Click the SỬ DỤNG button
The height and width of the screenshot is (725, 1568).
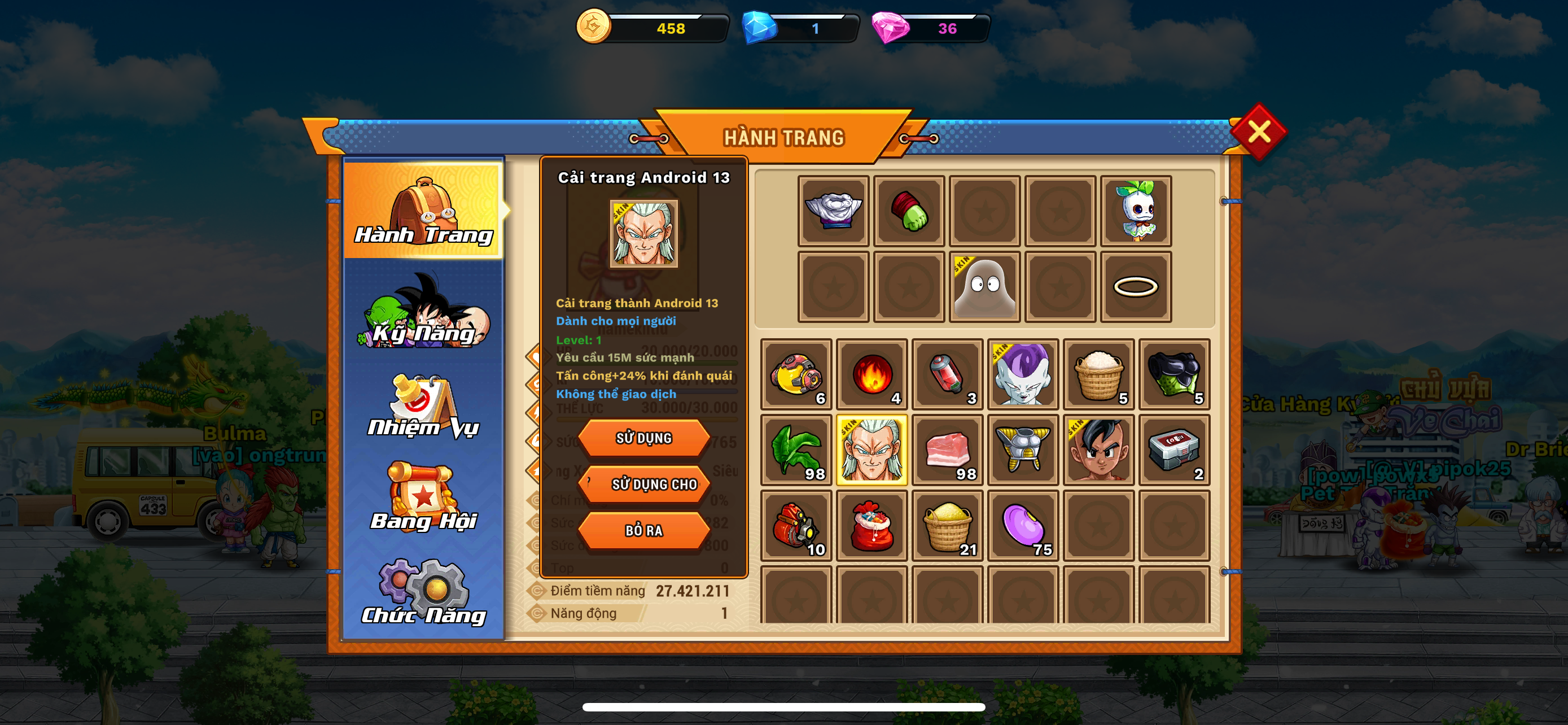[x=643, y=438]
